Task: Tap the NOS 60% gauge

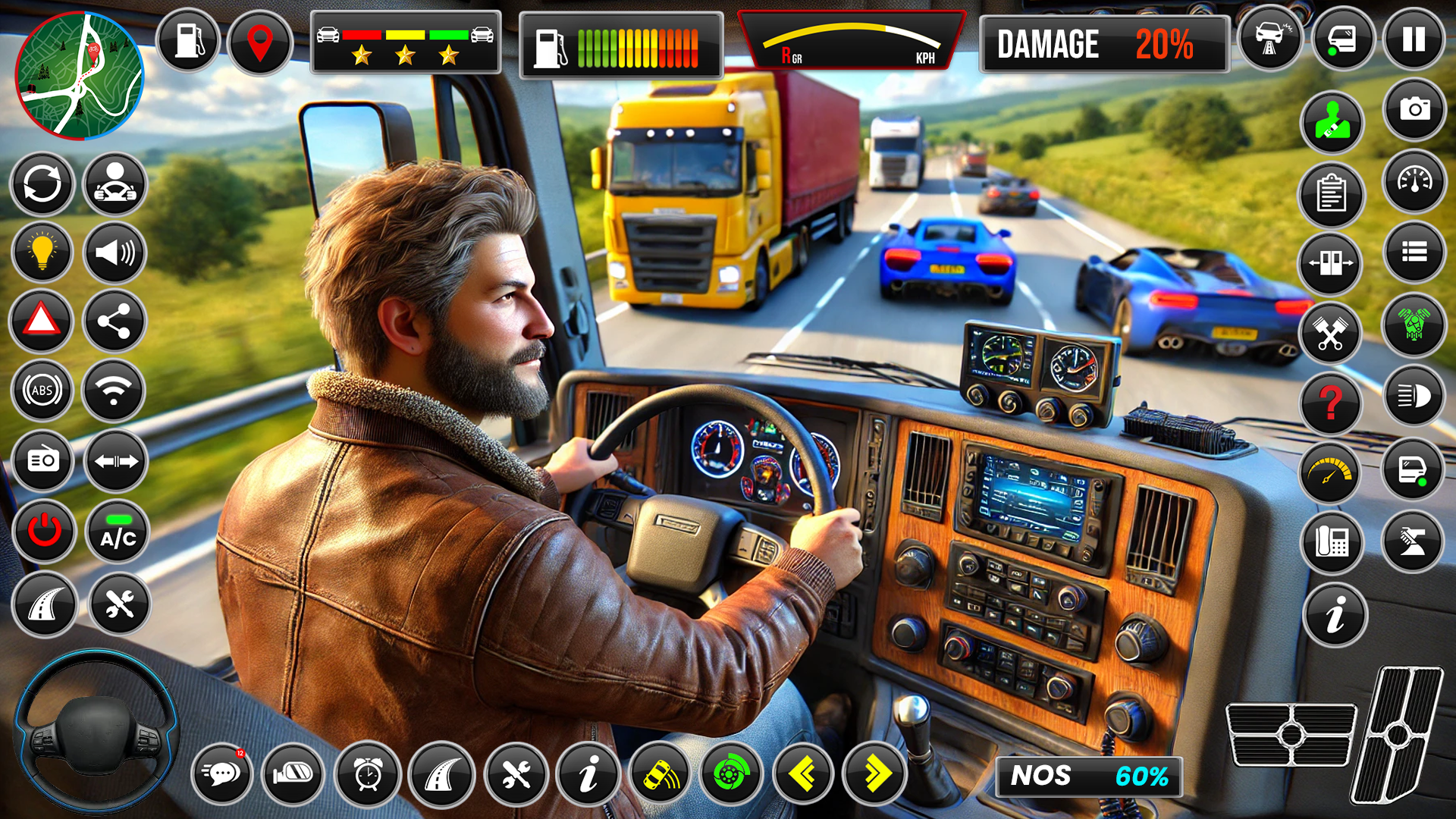Action: click(1090, 776)
